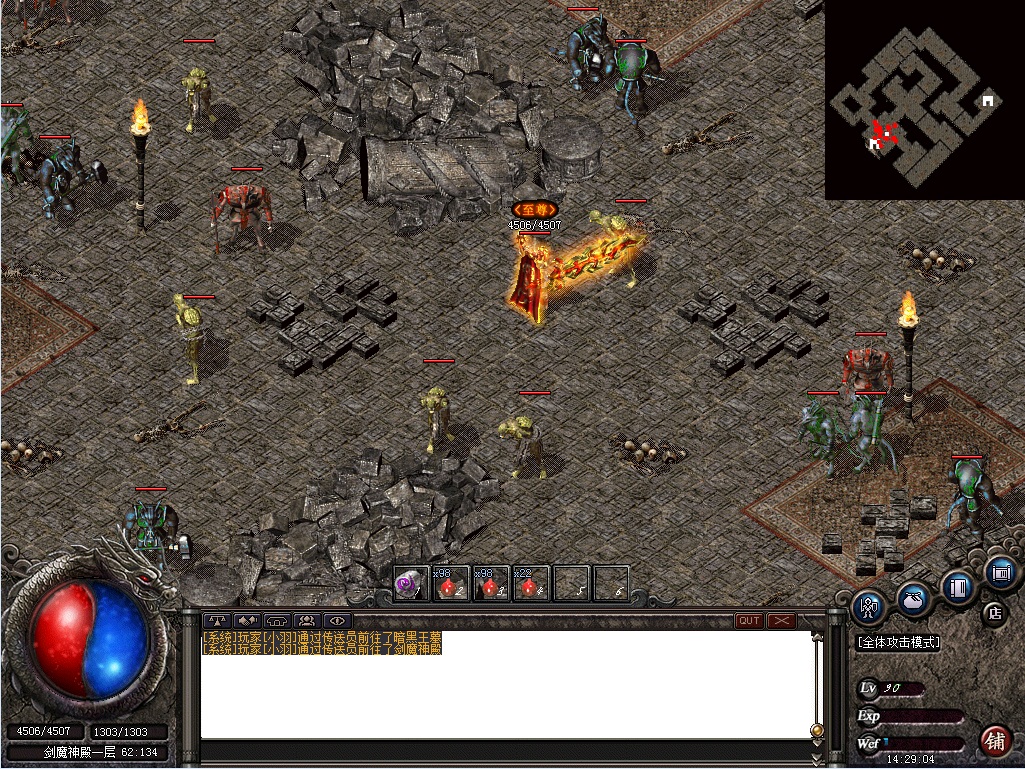The height and width of the screenshot is (769, 1025).
Task: Open the character equipment panel icon
Action: tap(866, 606)
